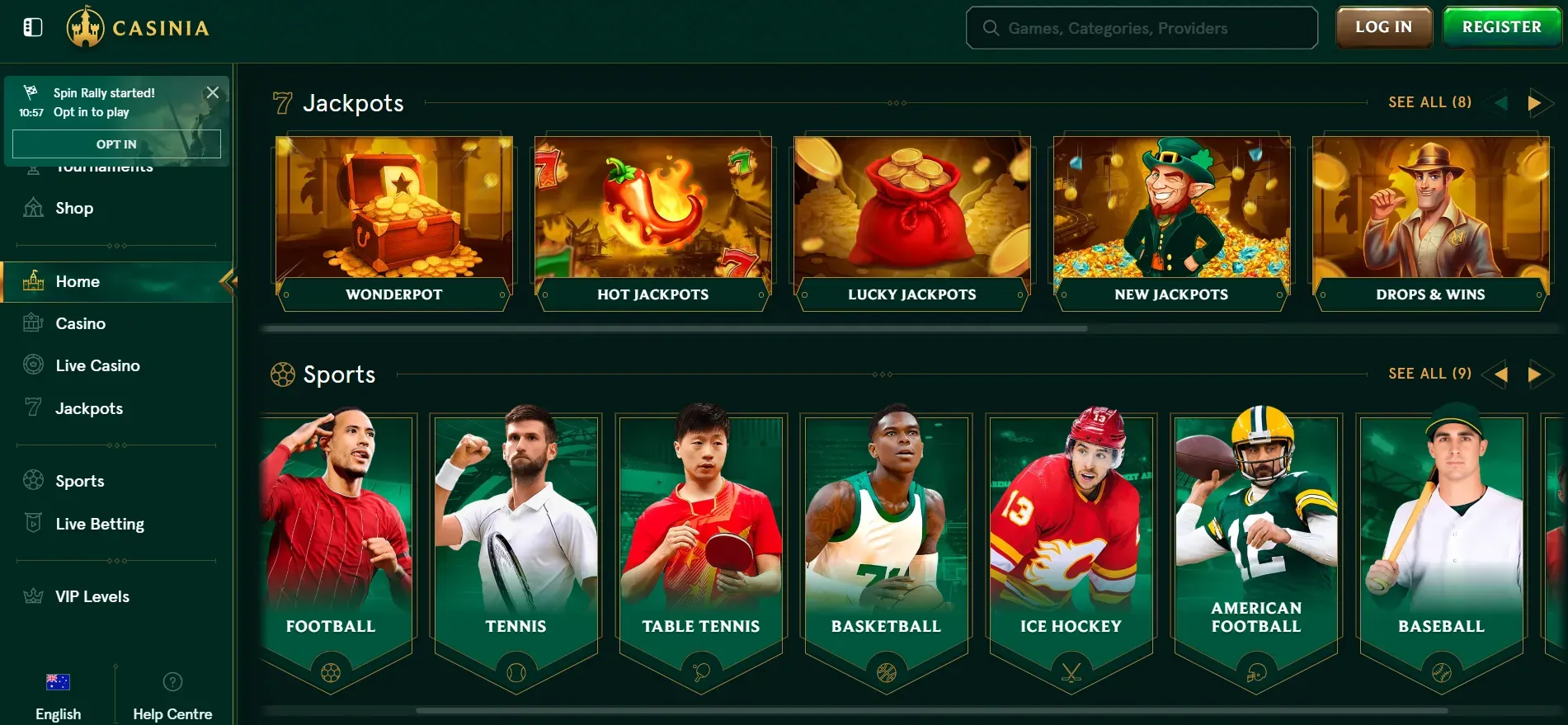Change language via the English flag
The image size is (1568, 725).
(58, 683)
